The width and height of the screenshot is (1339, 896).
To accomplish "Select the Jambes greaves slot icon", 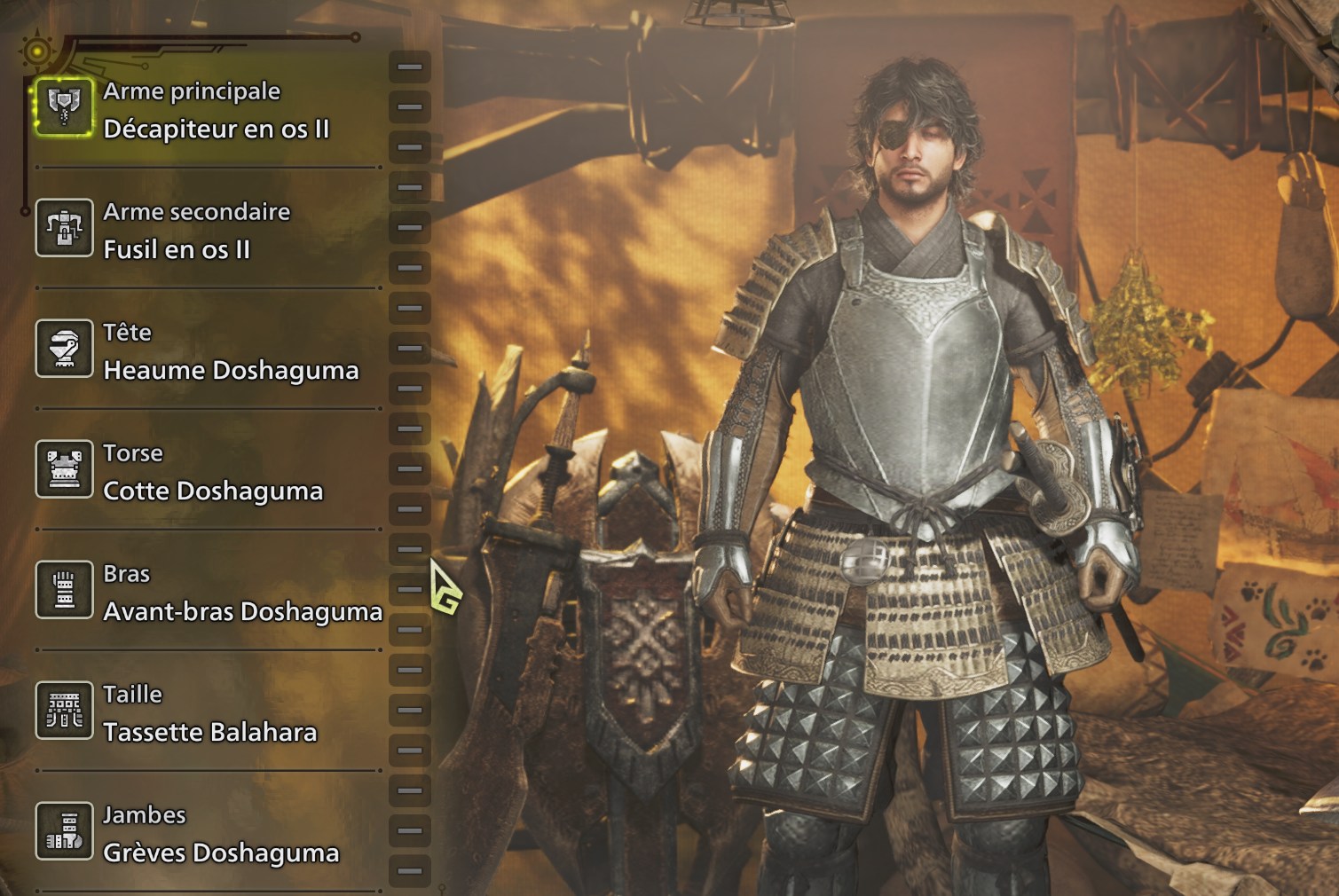I will coord(62,831).
